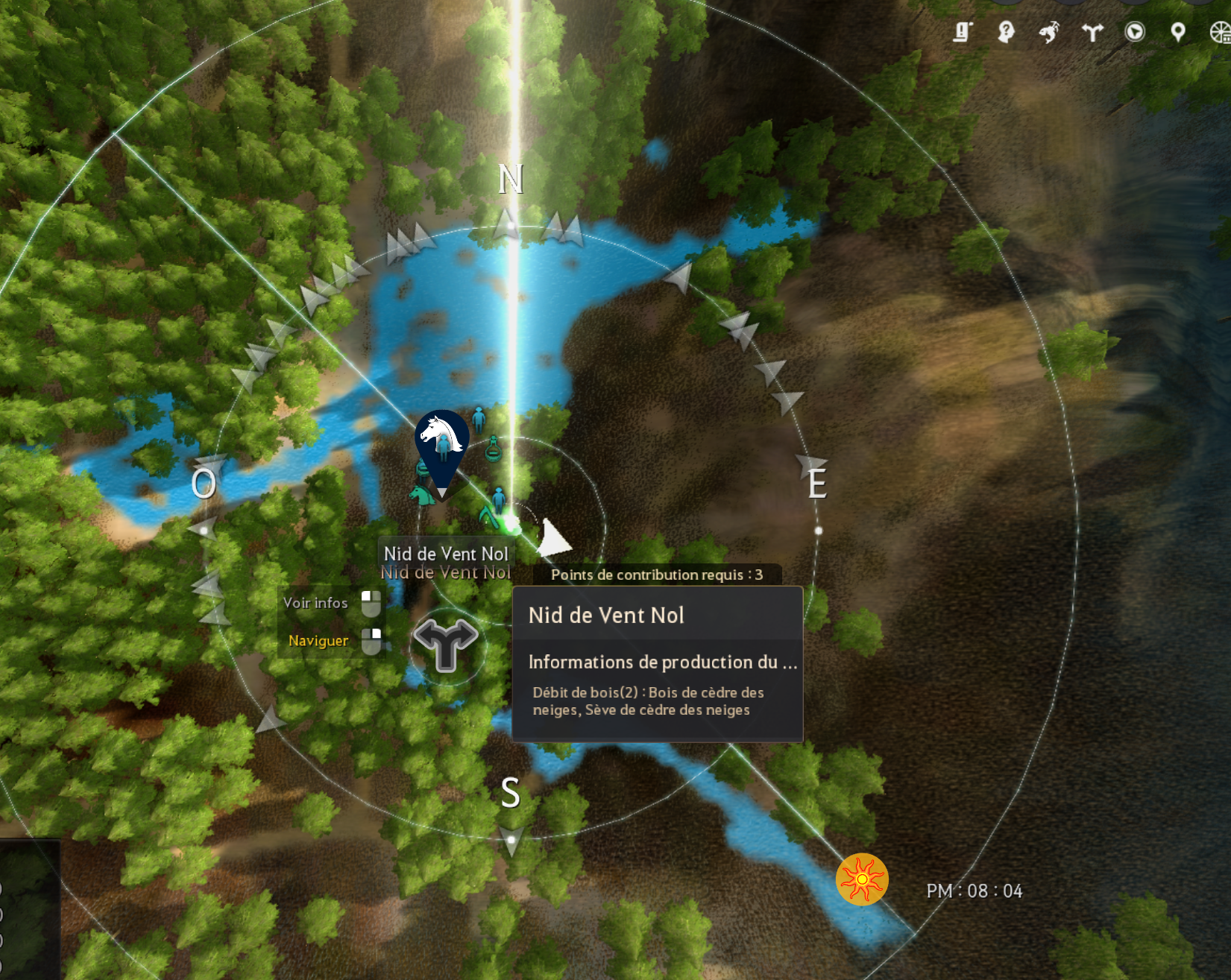1231x980 pixels.
Task: Toggle the head with question mark filter
Action: 1006,32
